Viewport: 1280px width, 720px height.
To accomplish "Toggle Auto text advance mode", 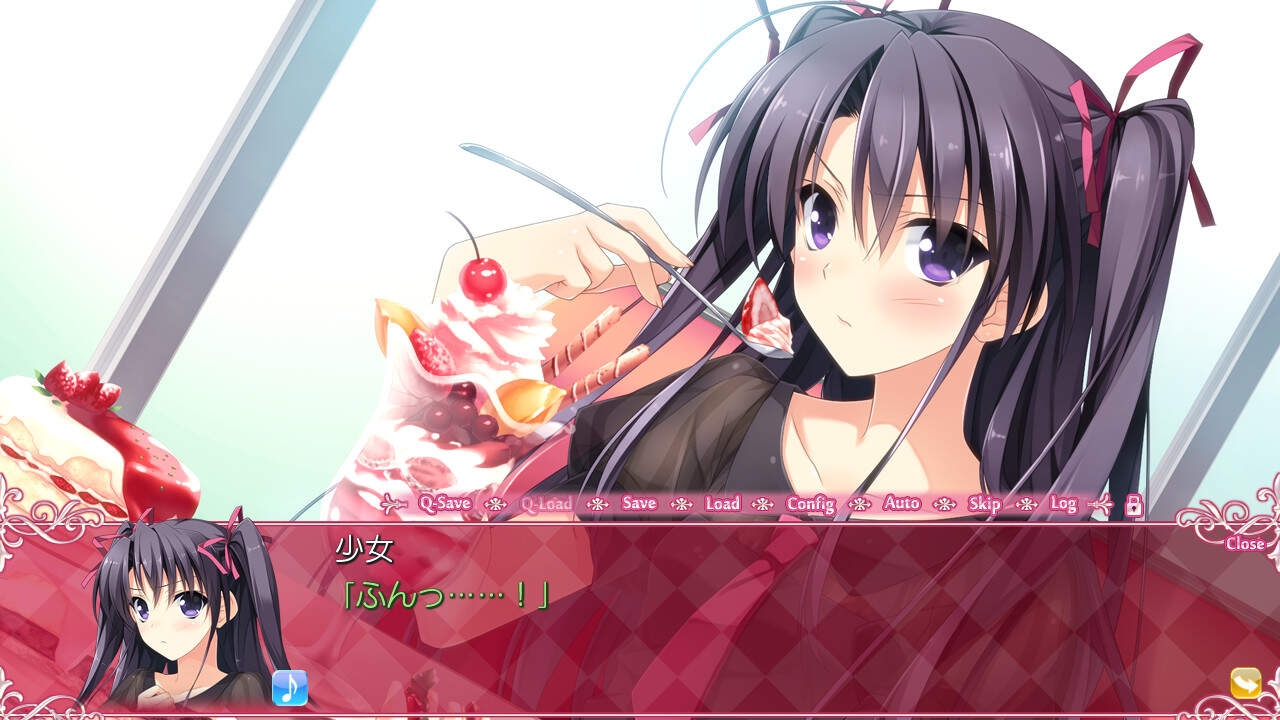I will (x=902, y=503).
